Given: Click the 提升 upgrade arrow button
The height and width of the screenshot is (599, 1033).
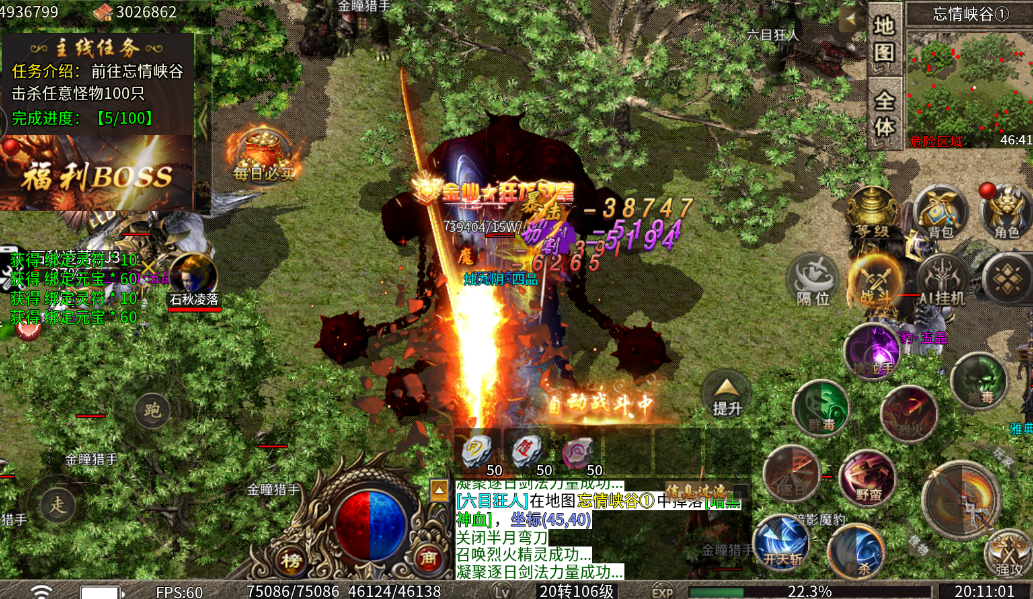Looking at the screenshot, I should 726,394.
